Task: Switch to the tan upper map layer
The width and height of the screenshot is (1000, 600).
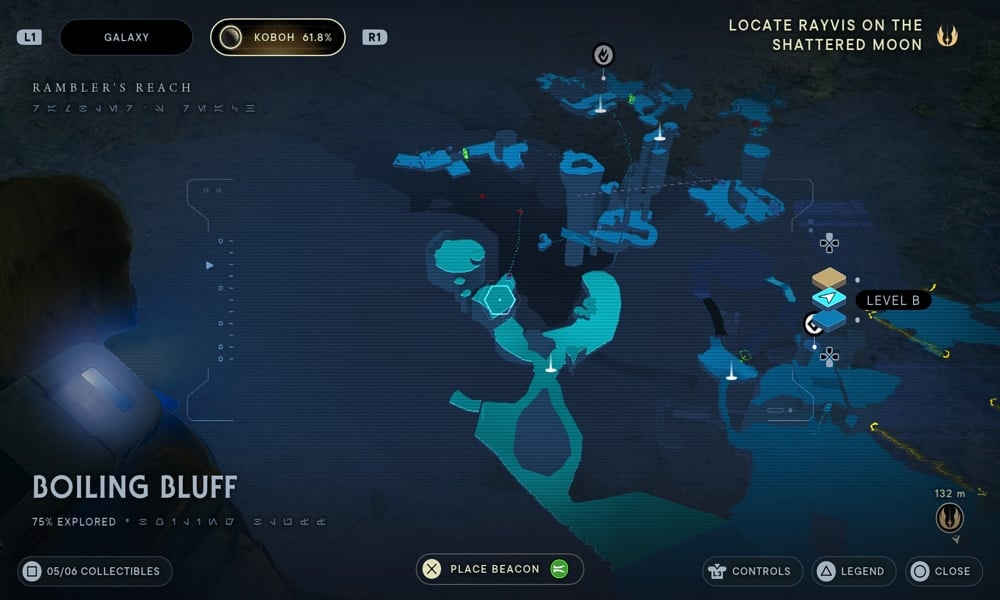Action: point(829,278)
